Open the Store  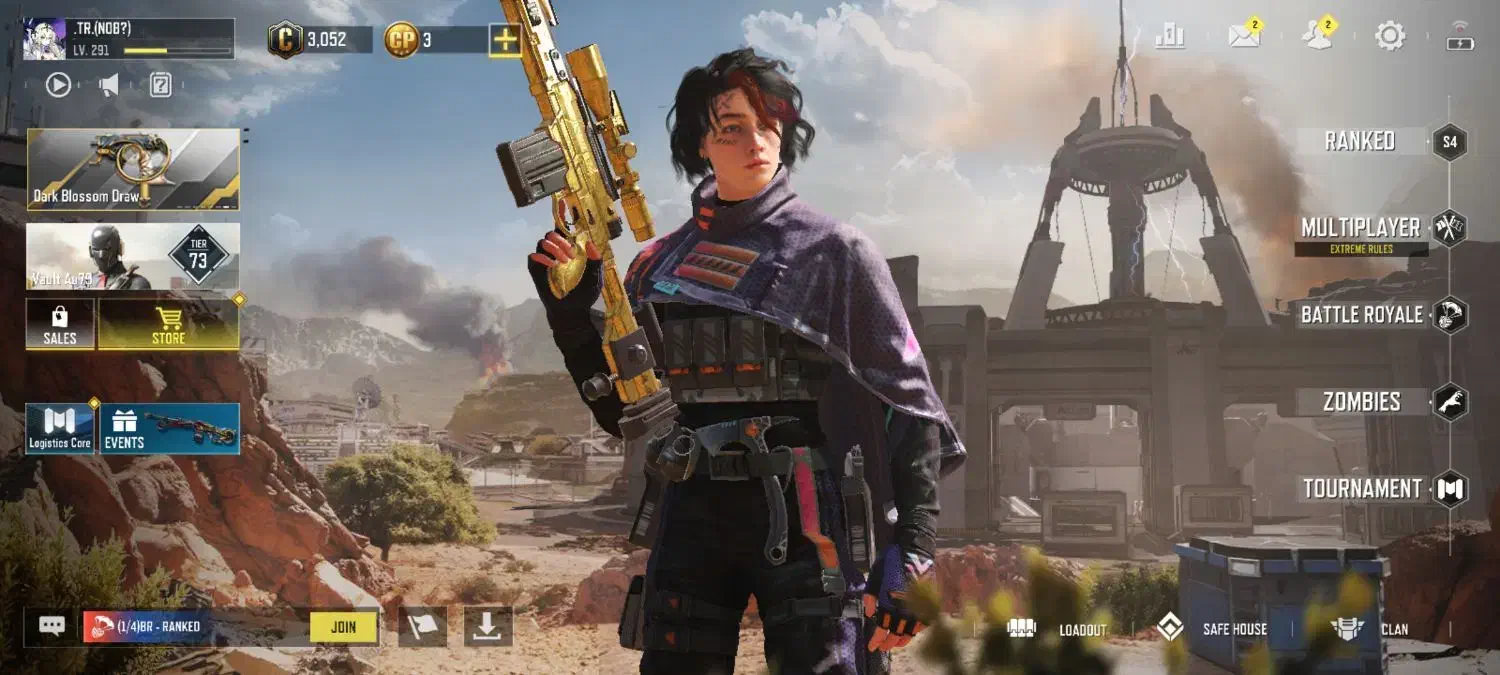168,324
